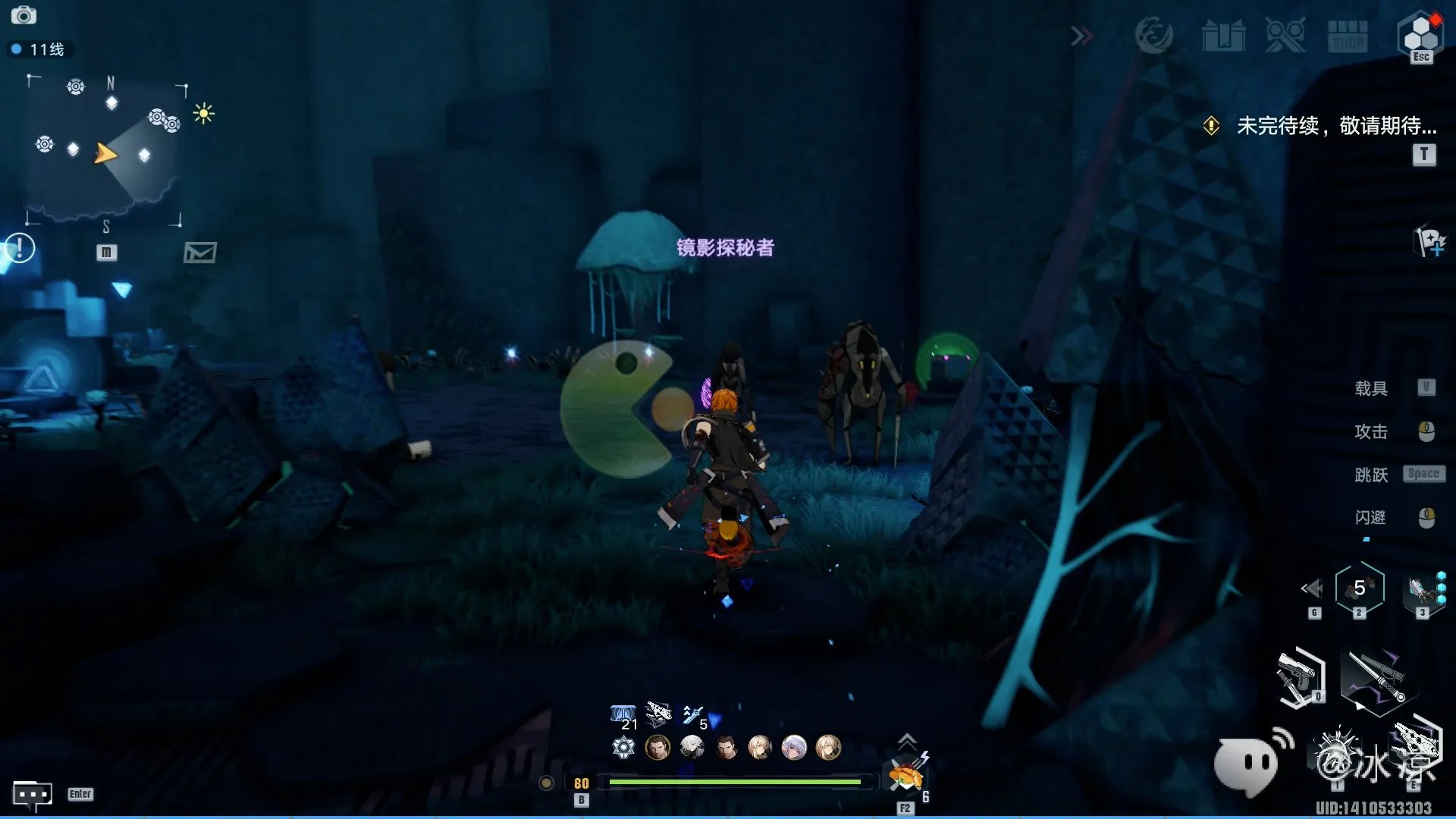Open the mail envelope icon

[200, 253]
